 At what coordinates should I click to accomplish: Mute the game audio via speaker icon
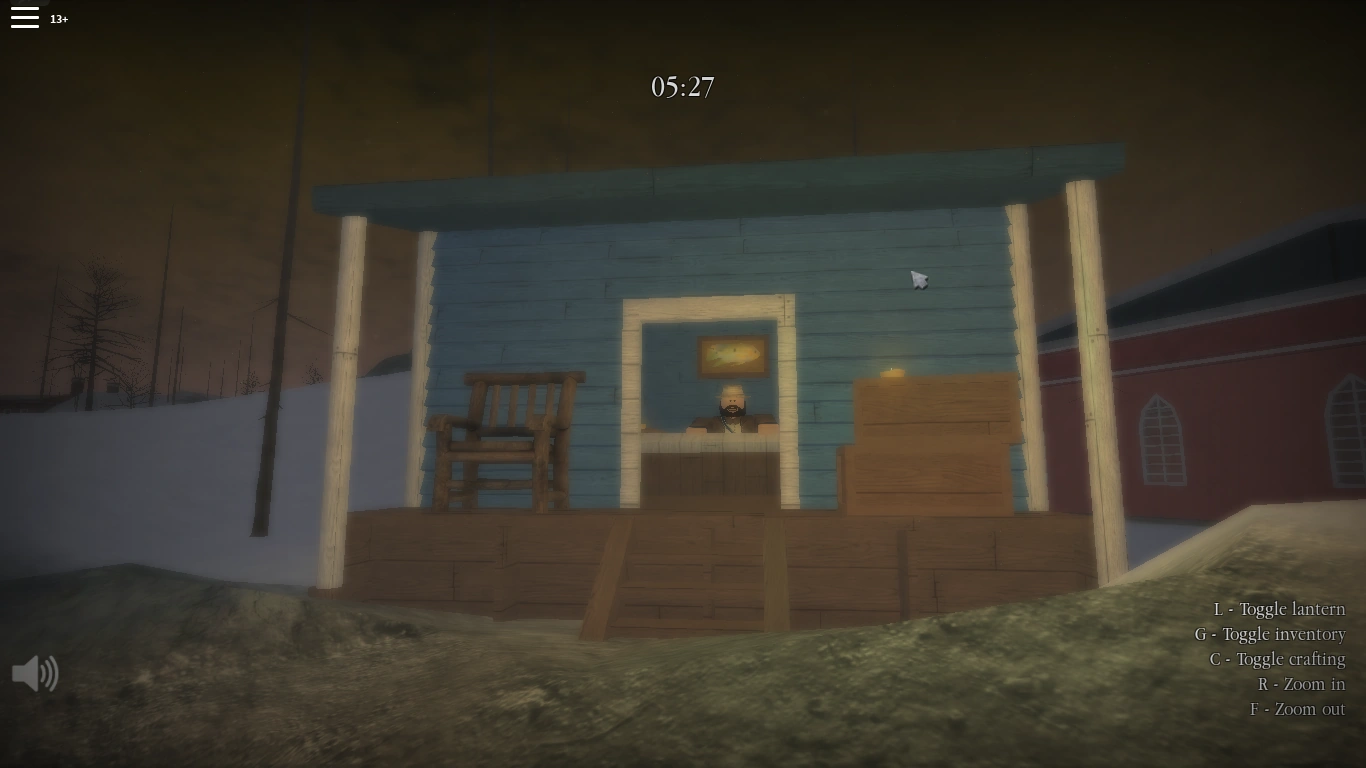pos(35,674)
